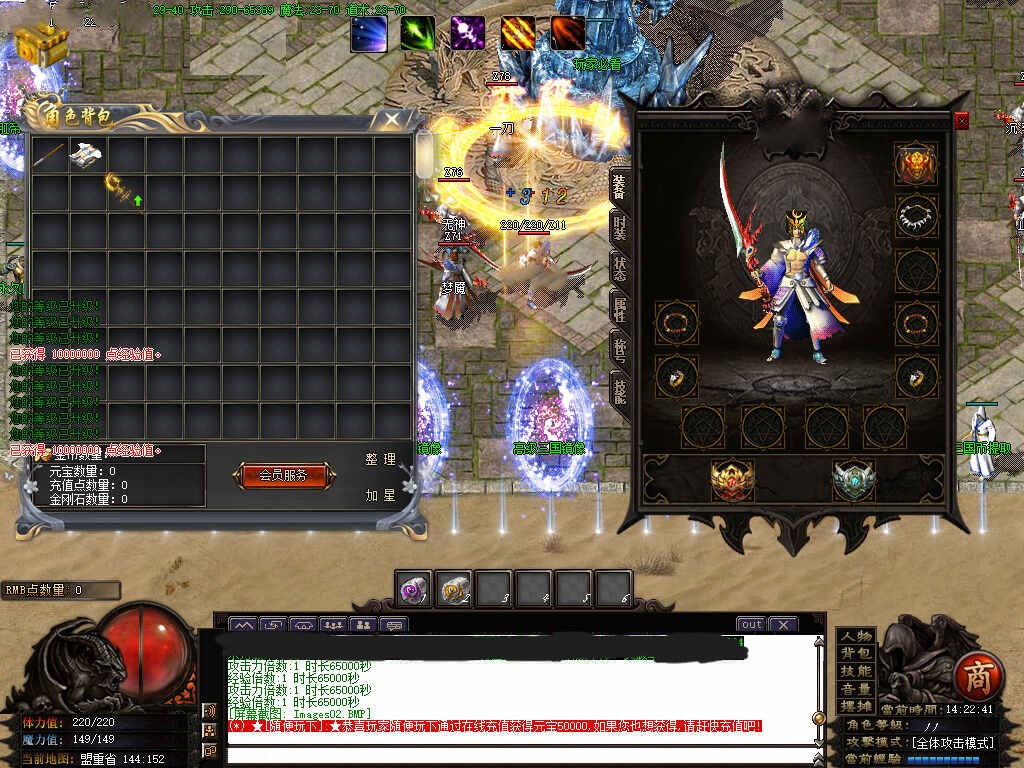Click the silver shield emblem slot
This screenshot has width=1024, height=768.
tap(853, 480)
